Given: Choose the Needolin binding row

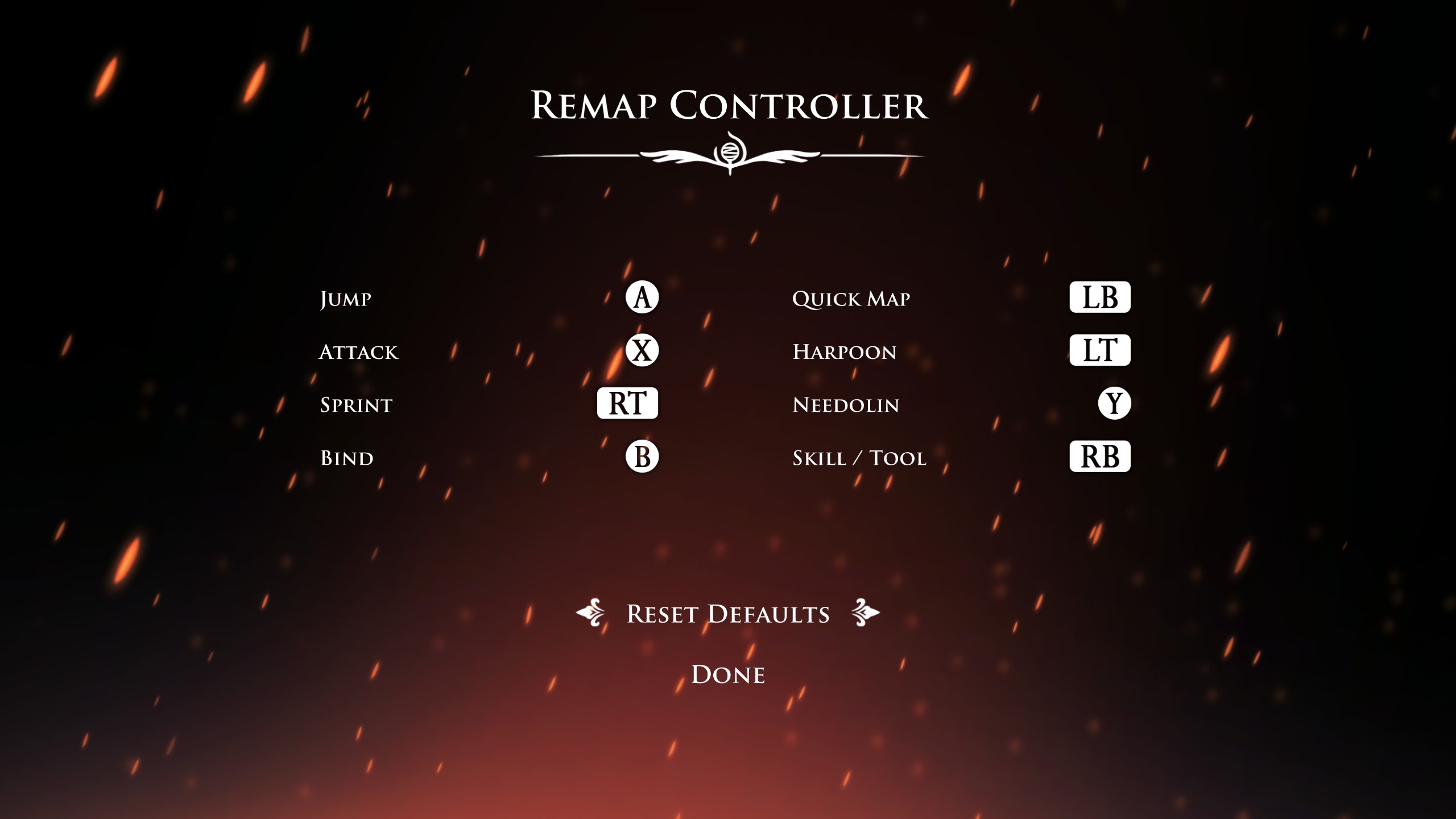Looking at the screenshot, I should click(845, 404).
